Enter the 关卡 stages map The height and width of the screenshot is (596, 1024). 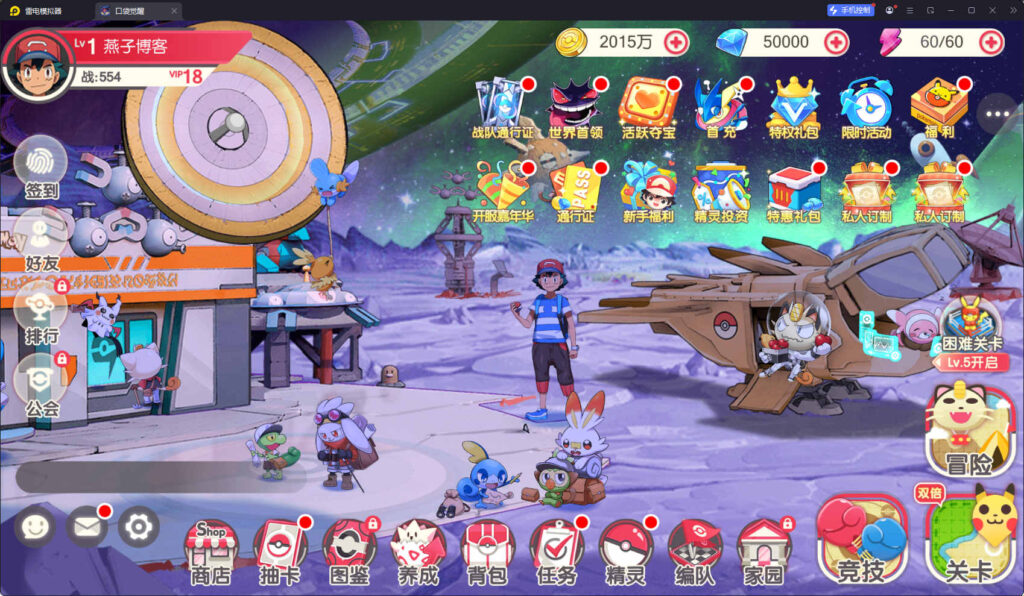(970, 540)
